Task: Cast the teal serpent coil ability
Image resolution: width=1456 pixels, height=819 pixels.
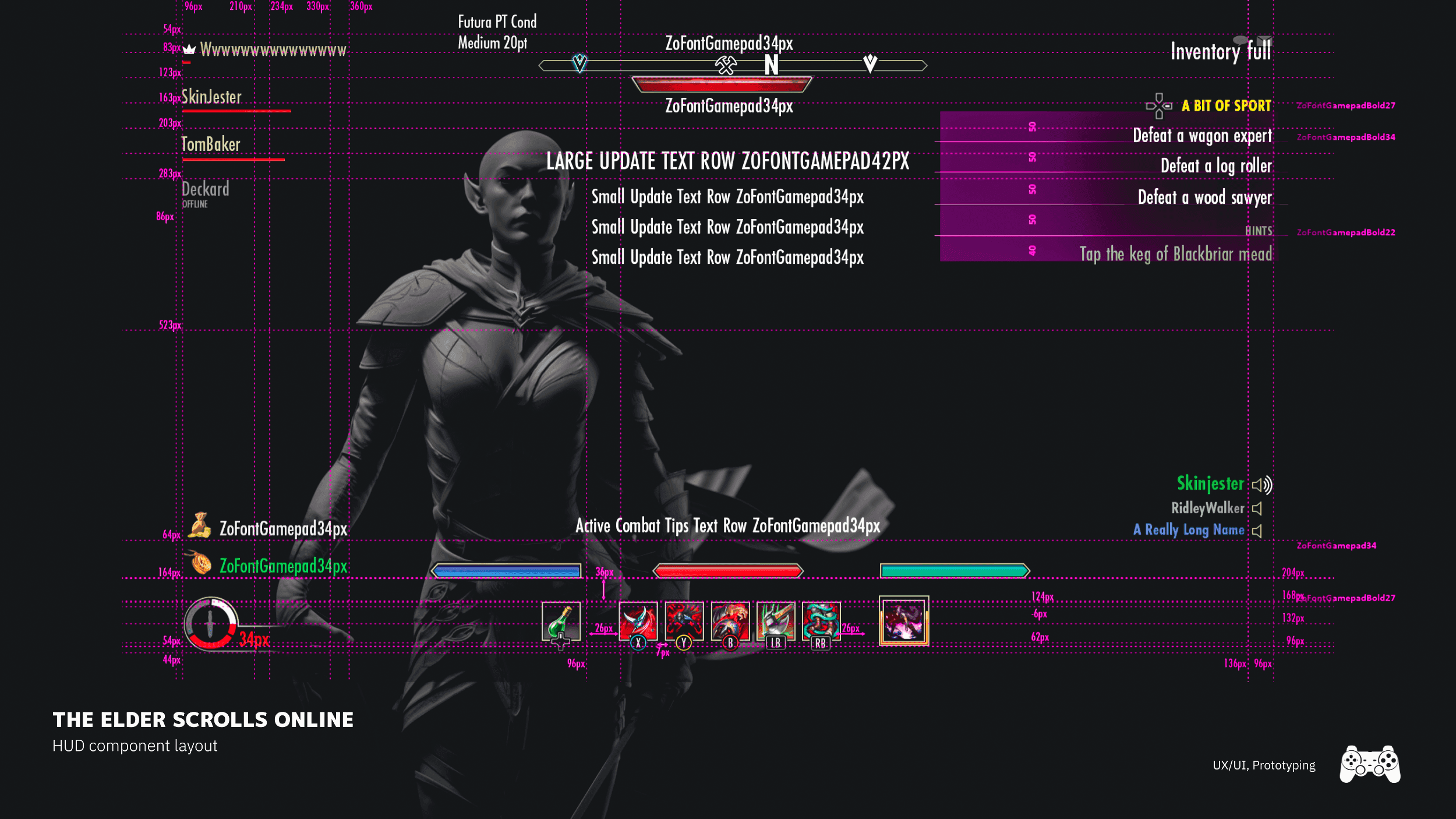Action: [x=821, y=620]
